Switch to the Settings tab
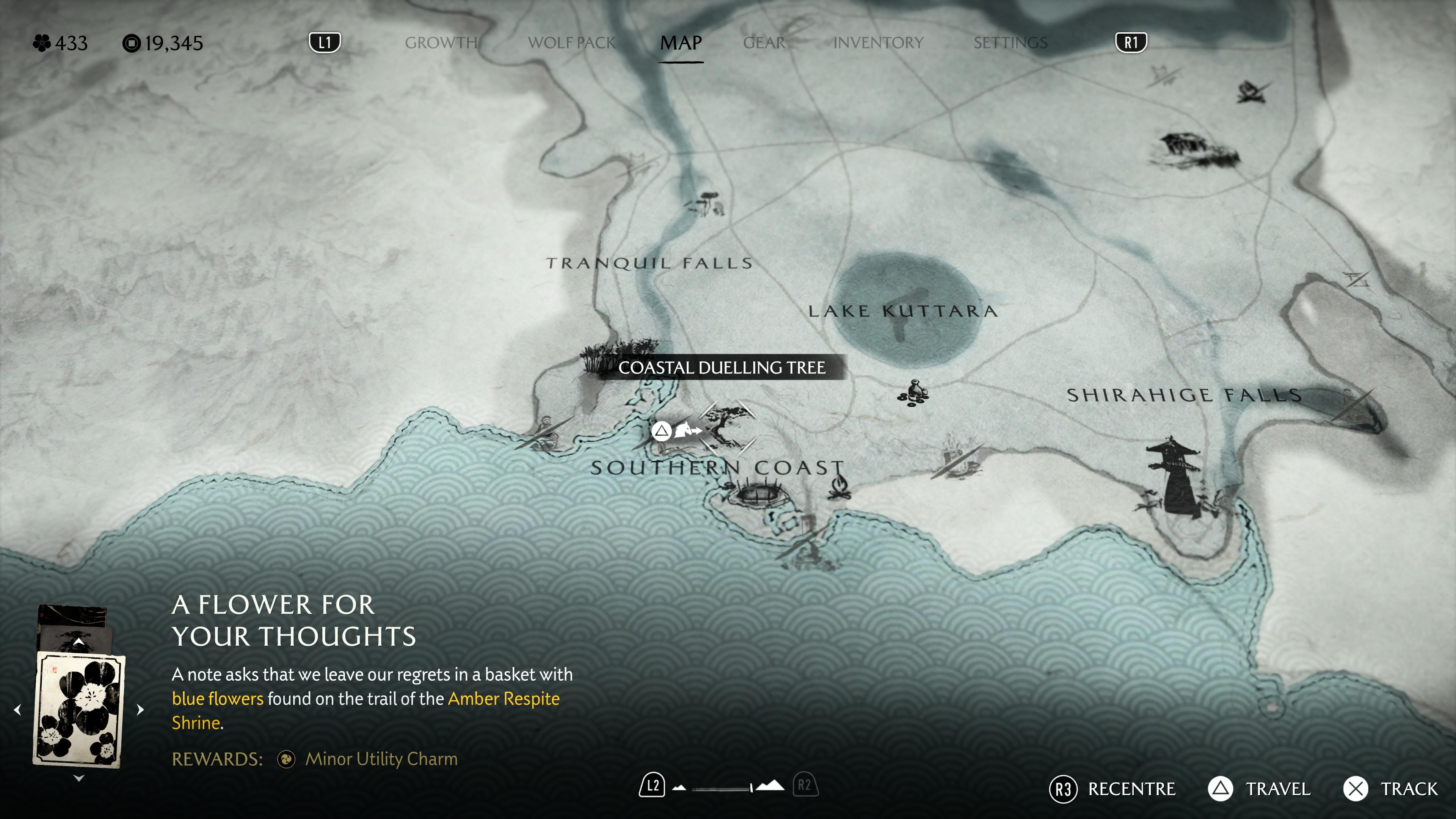 (x=1010, y=43)
